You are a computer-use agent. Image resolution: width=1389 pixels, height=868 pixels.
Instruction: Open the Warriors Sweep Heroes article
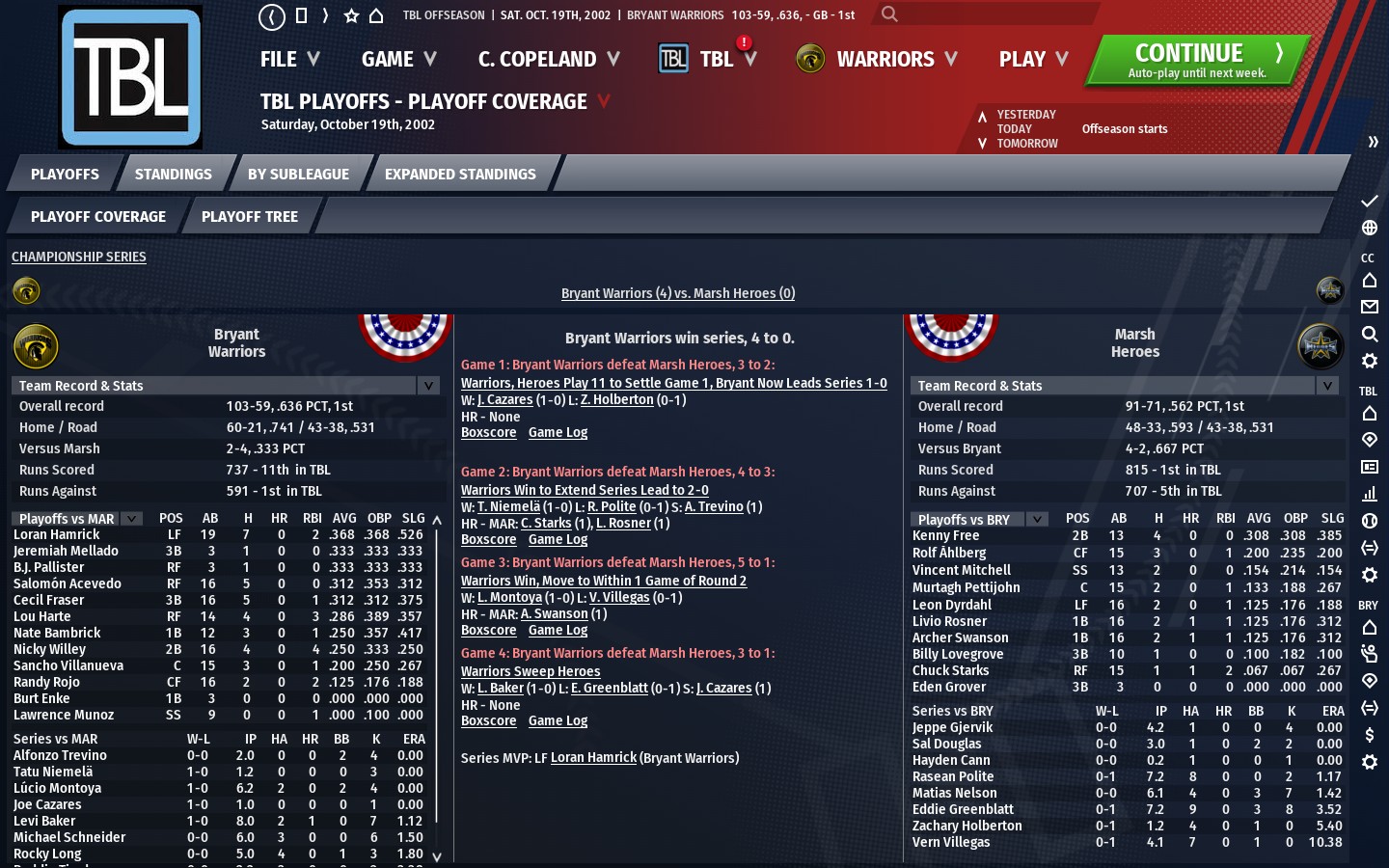click(531, 672)
